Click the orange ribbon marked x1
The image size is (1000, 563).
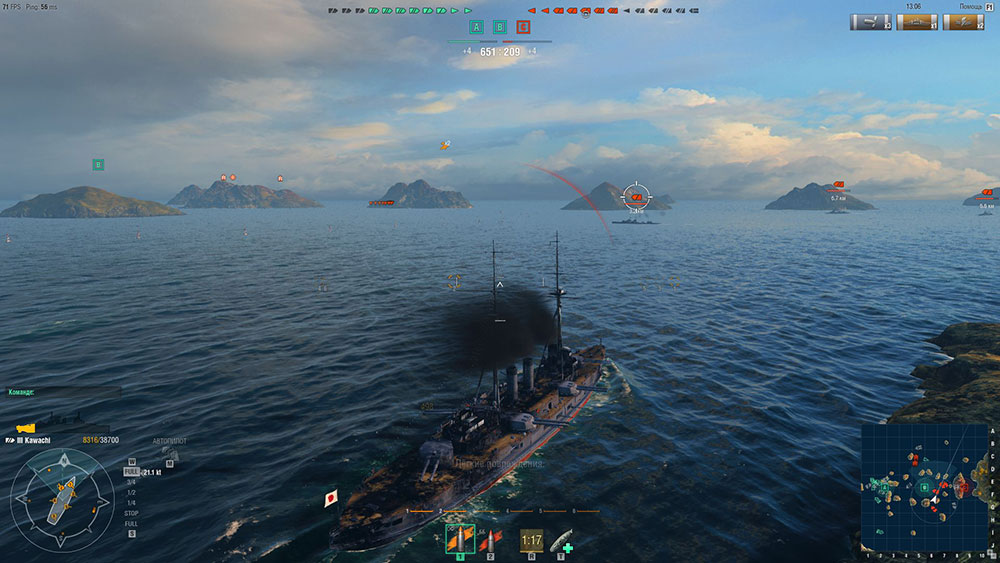[917, 22]
